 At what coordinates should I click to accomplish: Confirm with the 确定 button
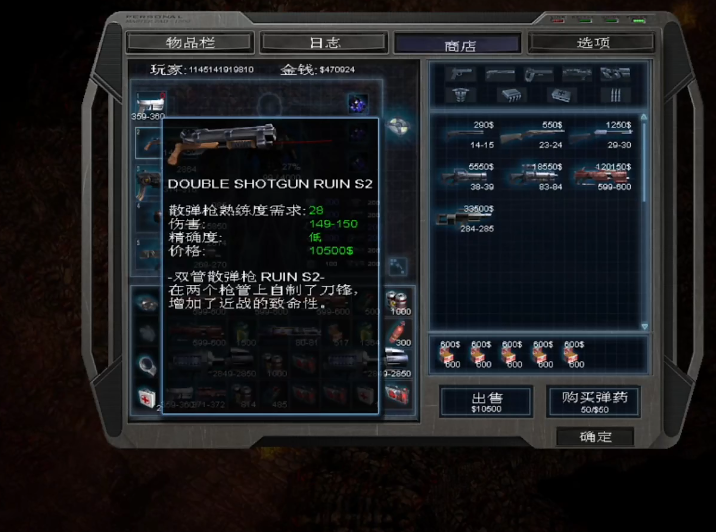click(x=594, y=437)
